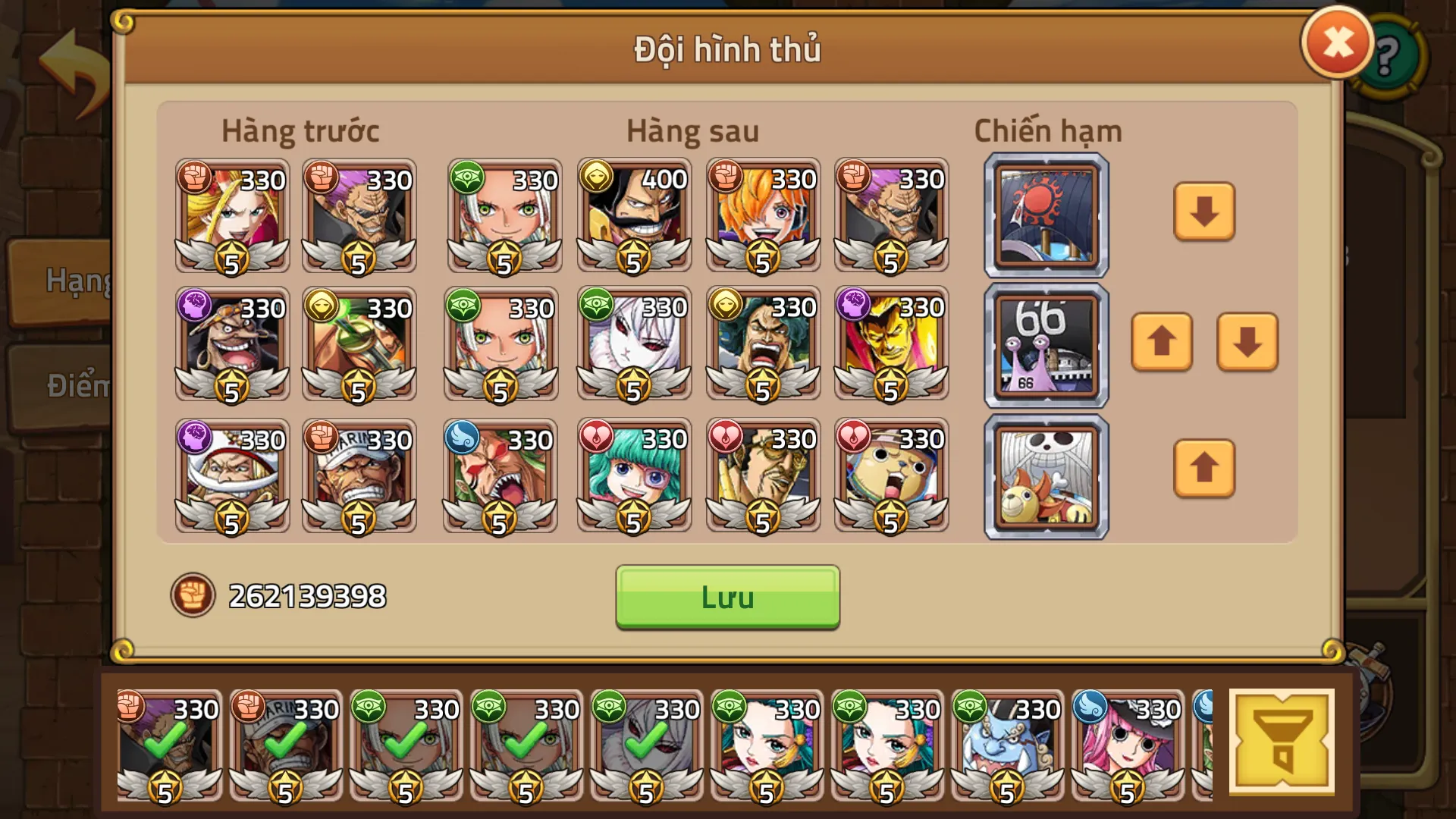
Task: Select the 400-power Gol D. Roger portrait
Action: click(633, 218)
